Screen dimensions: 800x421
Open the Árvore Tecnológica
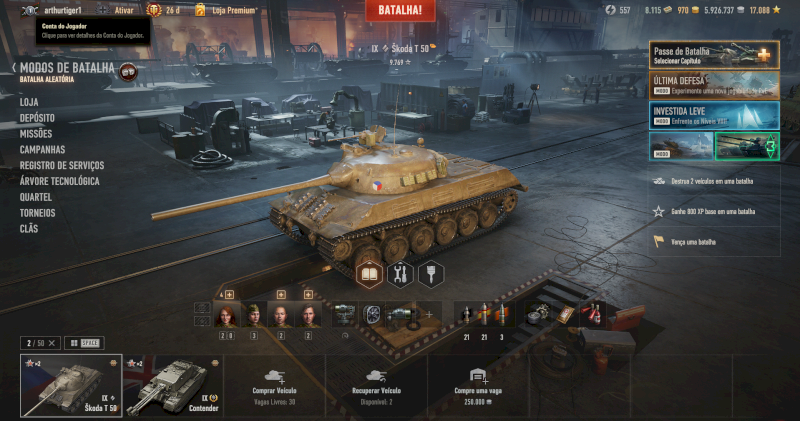pos(59,181)
